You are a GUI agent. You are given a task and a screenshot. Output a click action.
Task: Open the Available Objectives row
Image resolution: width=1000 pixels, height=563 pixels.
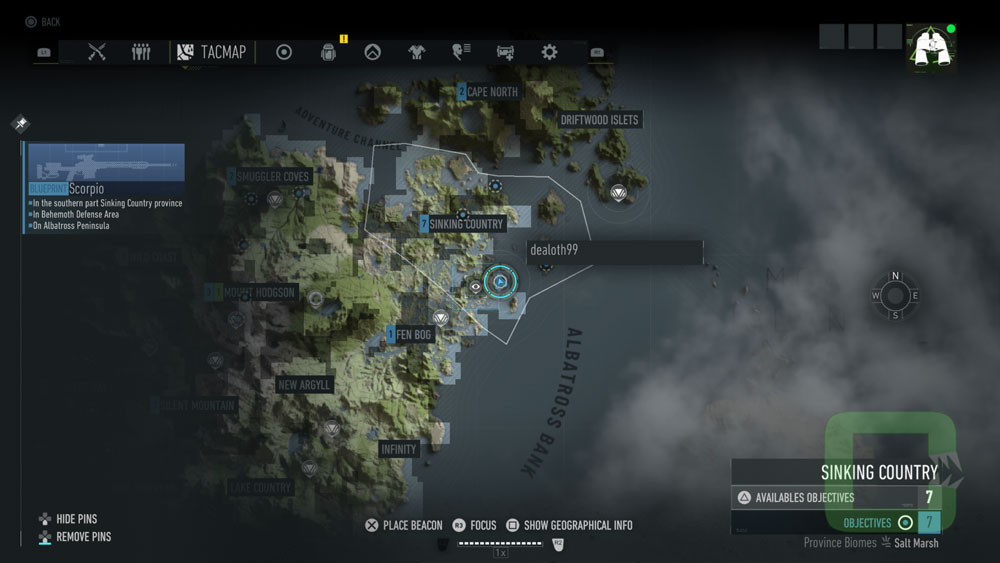click(835, 497)
